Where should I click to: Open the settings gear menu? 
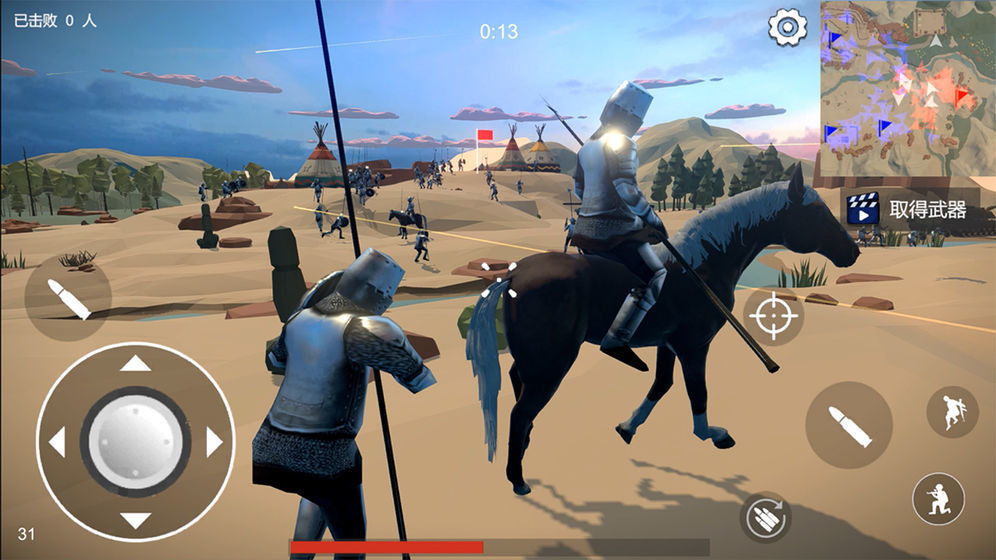click(787, 27)
